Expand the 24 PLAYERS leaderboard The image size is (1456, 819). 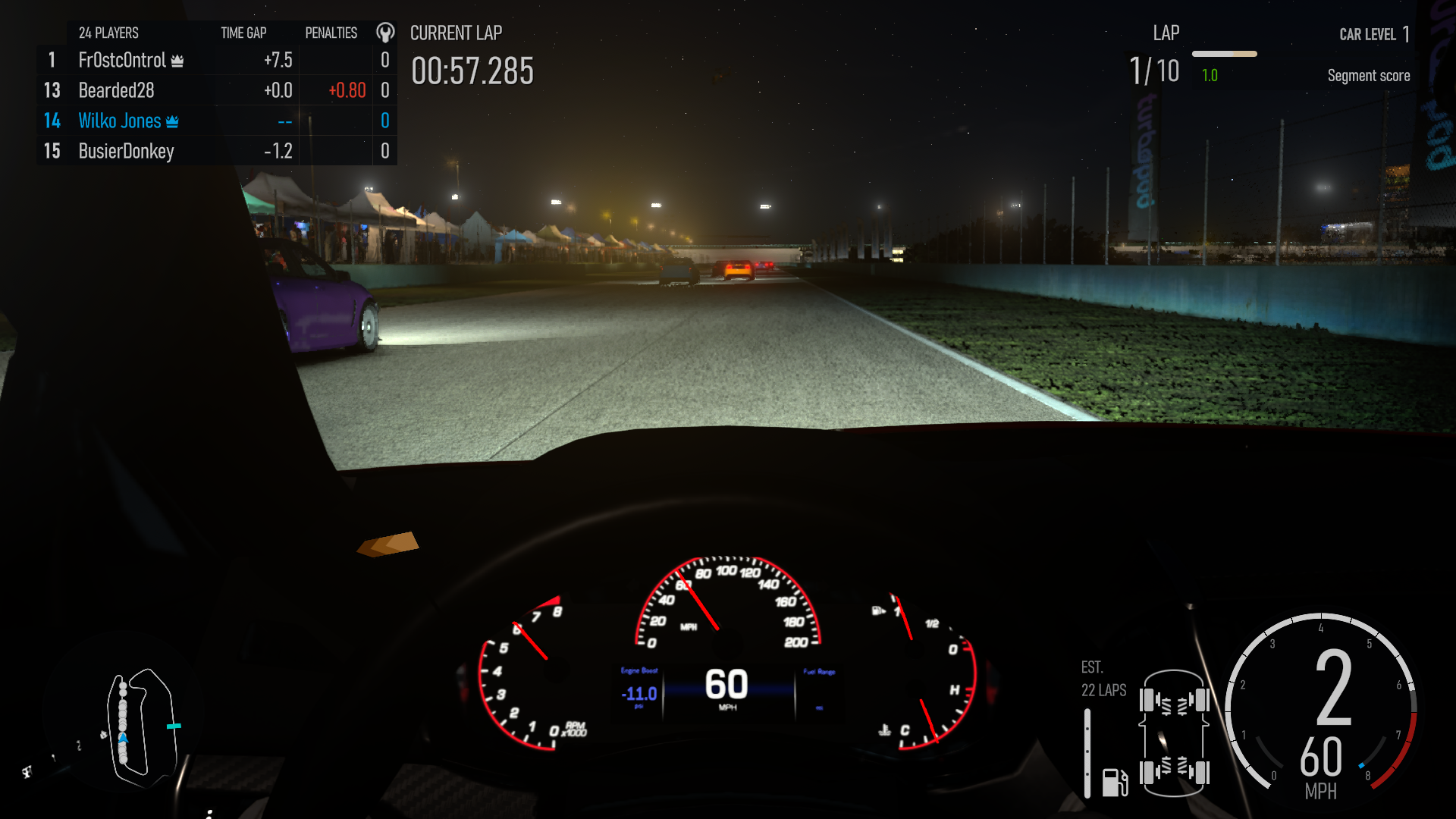108,33
